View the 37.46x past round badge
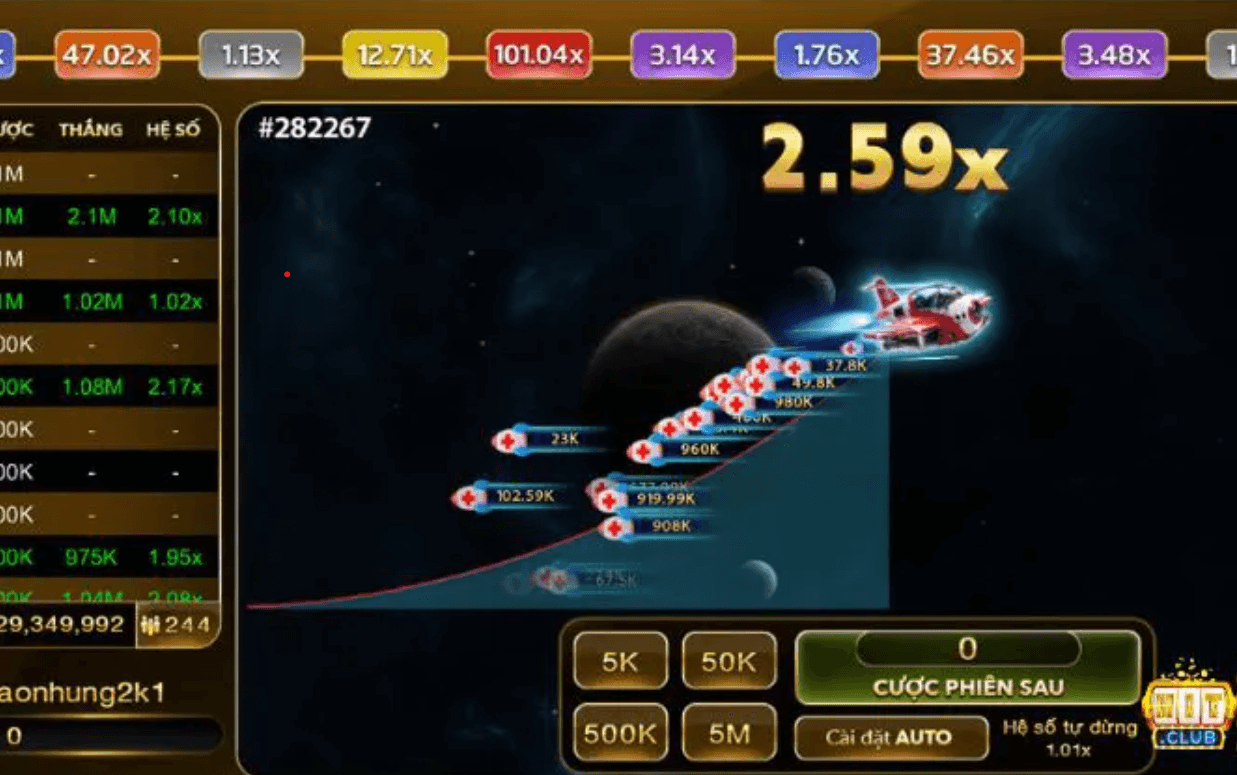Image resolution: width=1237 pixels, height=775 pixels. coord(970,55)
